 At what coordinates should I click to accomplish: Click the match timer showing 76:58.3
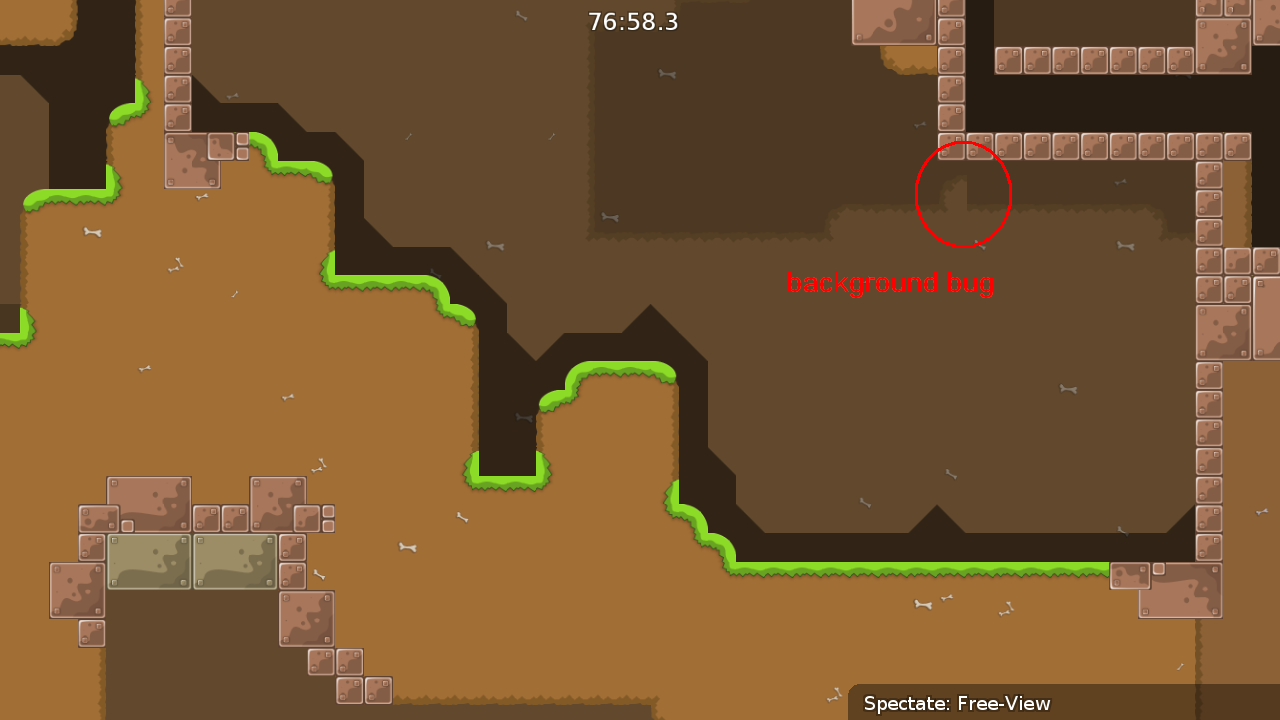632,21
